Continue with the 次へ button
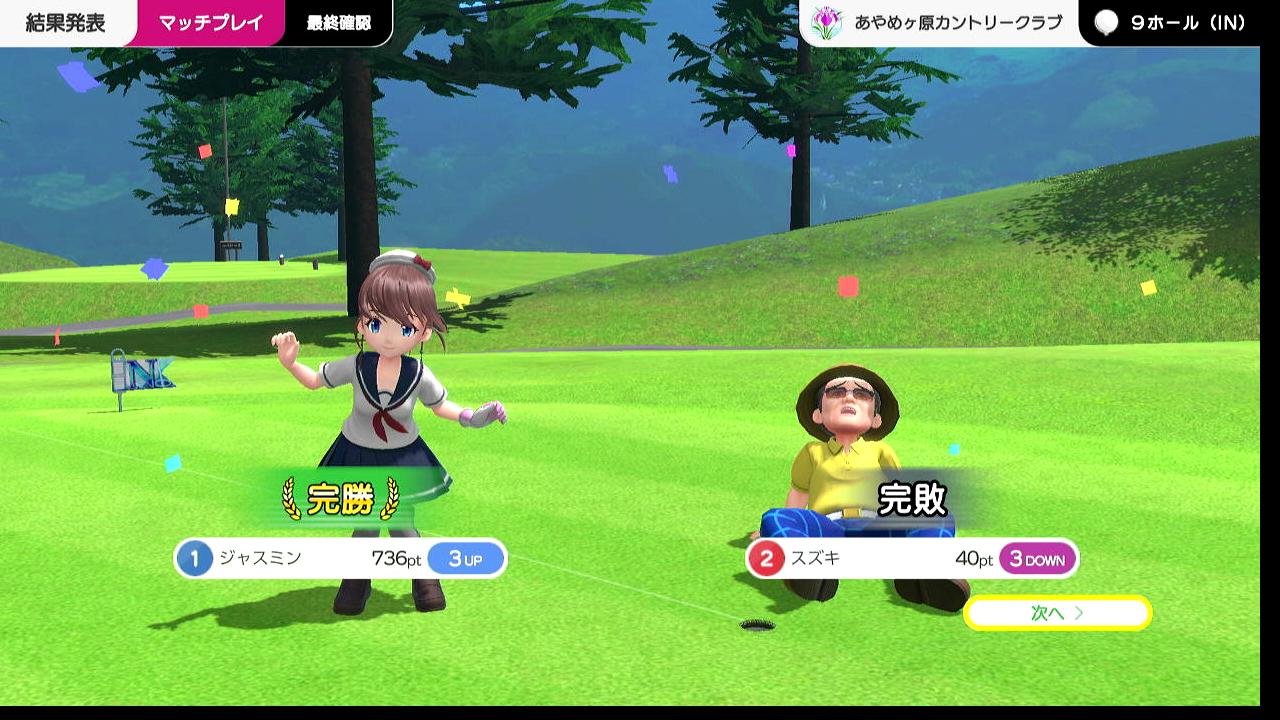 pyautogui.click(x=1057, y=613)
